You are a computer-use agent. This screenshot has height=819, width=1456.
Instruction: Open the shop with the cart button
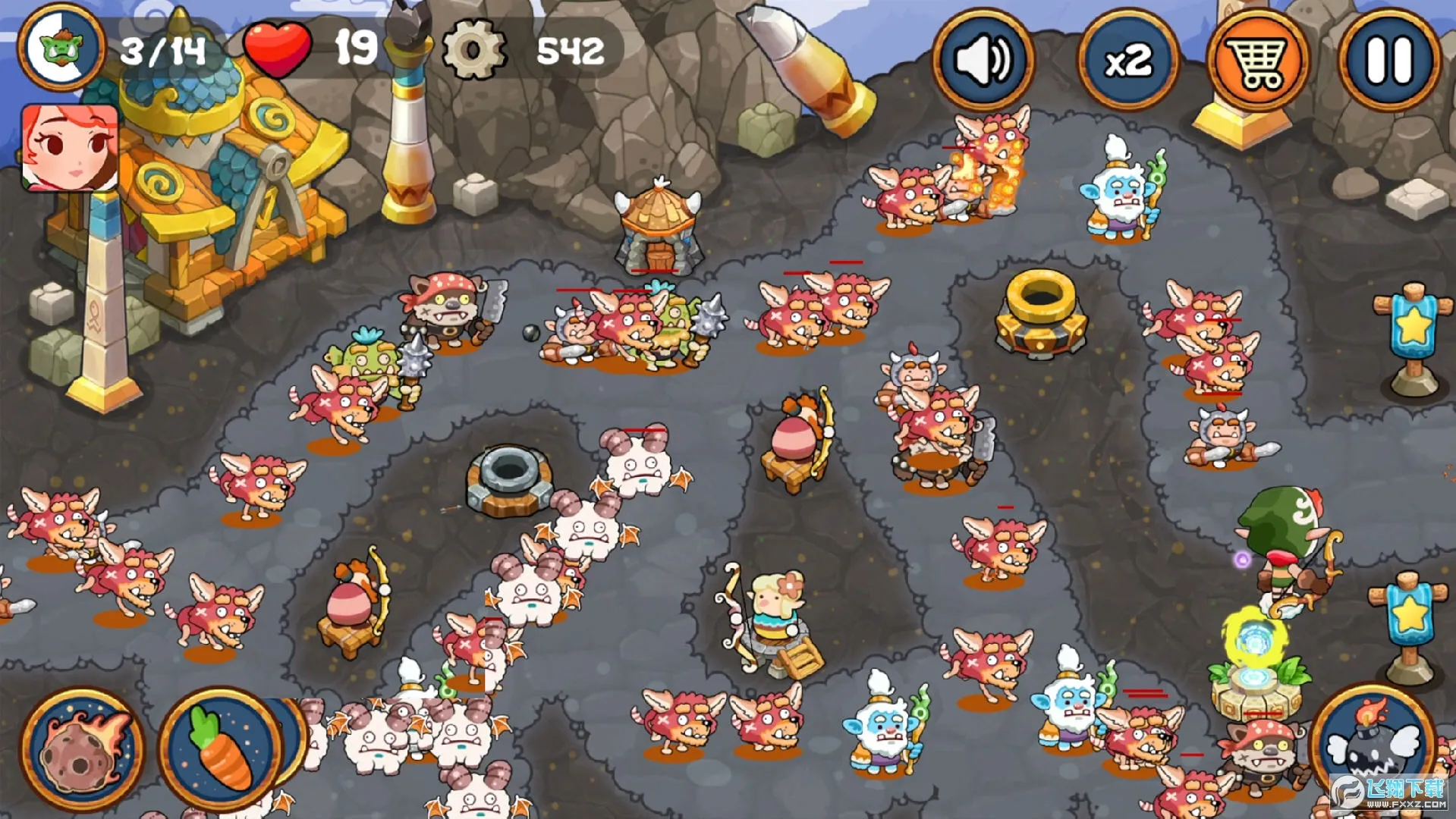pos(1257,60)
